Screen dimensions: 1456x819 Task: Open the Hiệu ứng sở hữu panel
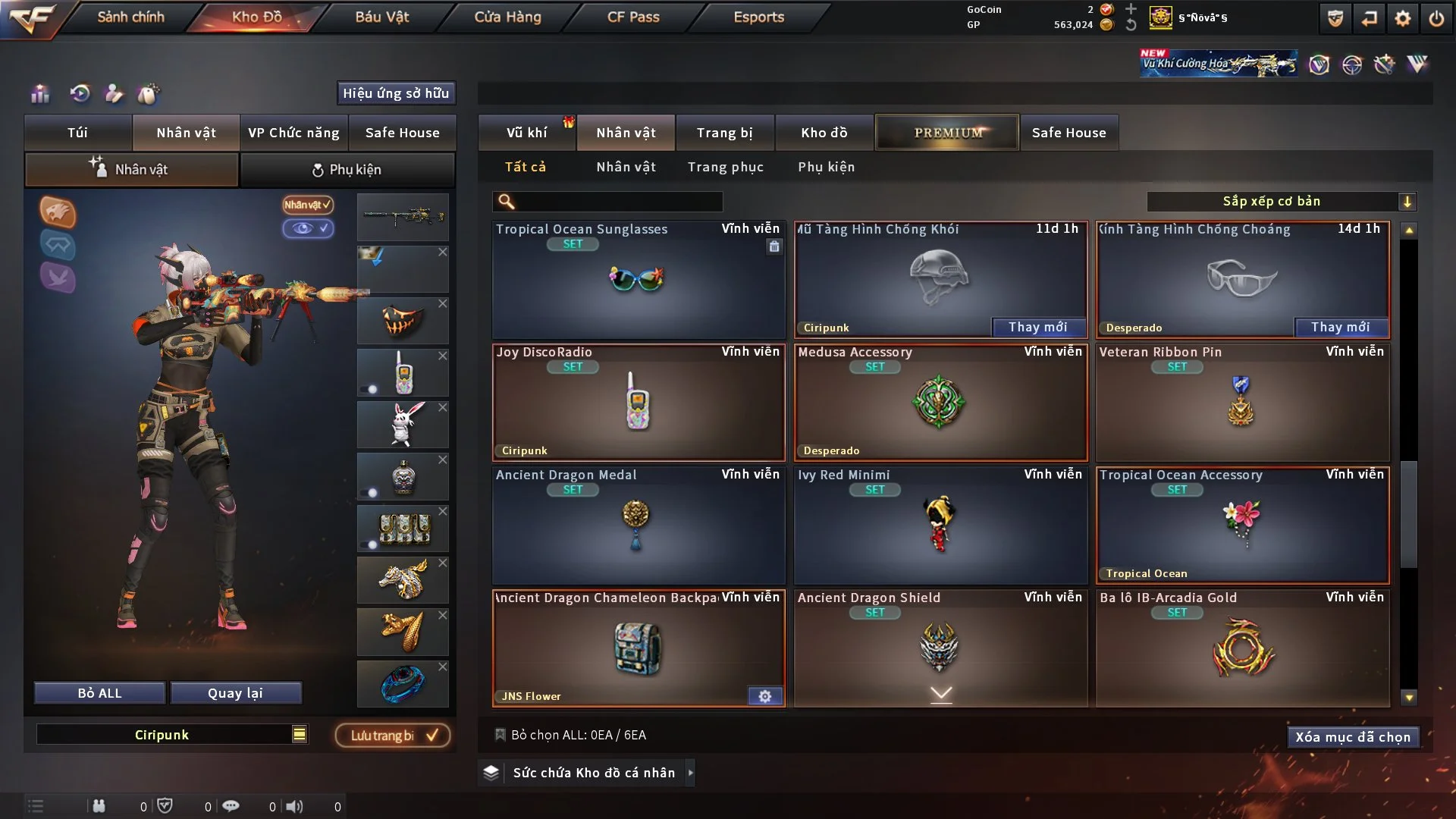pyautogui.click(x=395, y=93)
